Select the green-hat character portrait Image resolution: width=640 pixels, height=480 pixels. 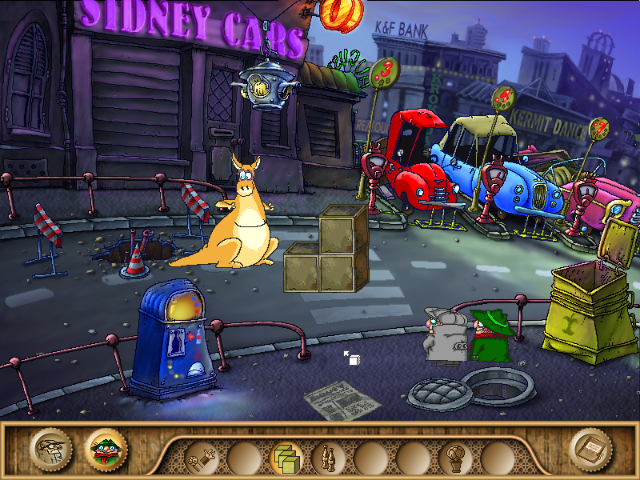103,450
